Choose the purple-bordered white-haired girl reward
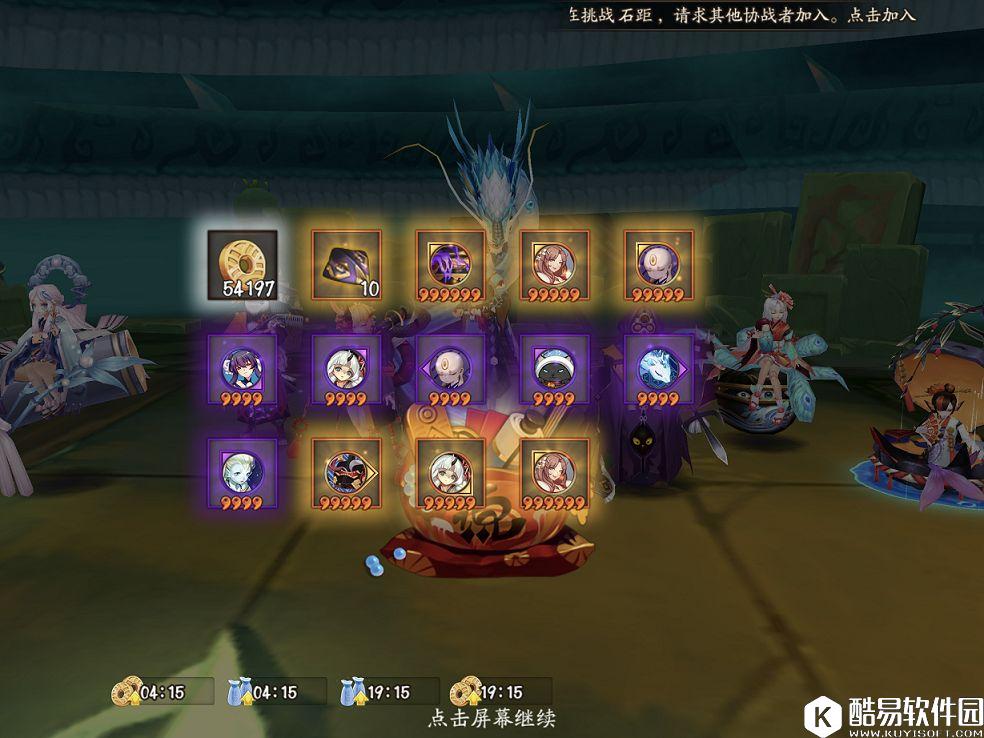Image resolution: width=984 pixels, height=738 pixels. pyautogui.click(x=346, y=368)
